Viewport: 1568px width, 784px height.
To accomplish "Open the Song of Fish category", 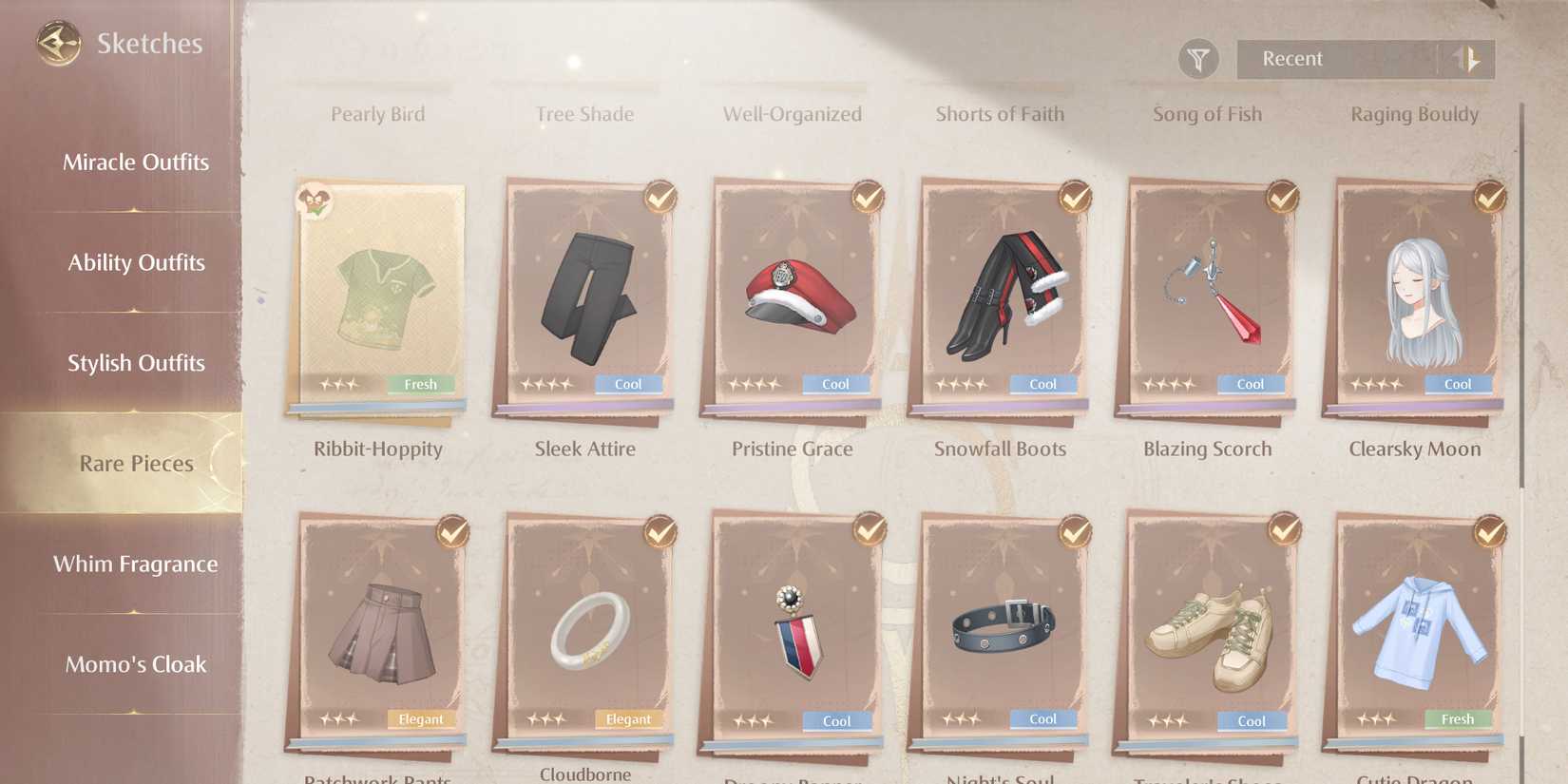I will (1207, 113).
